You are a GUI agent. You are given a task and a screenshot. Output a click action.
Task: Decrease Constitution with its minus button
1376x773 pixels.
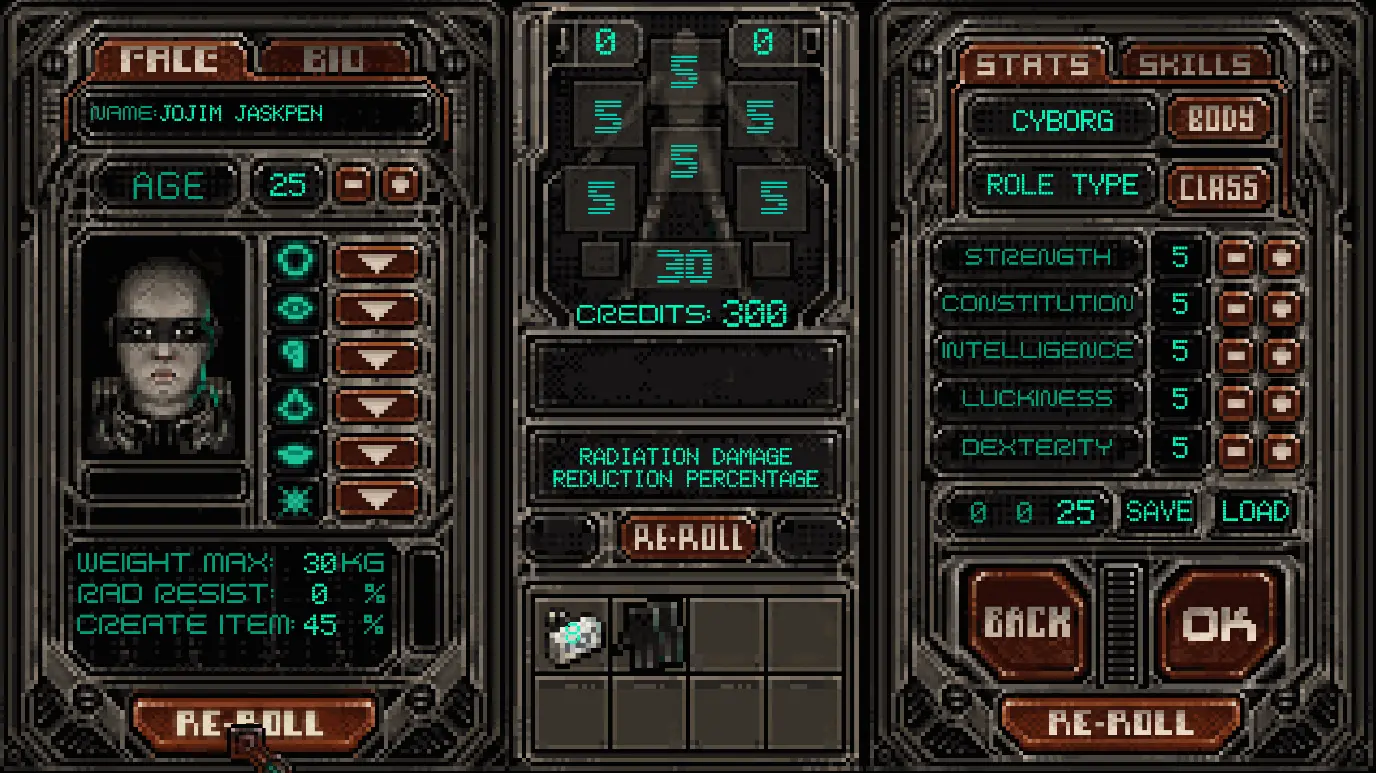1236,306
